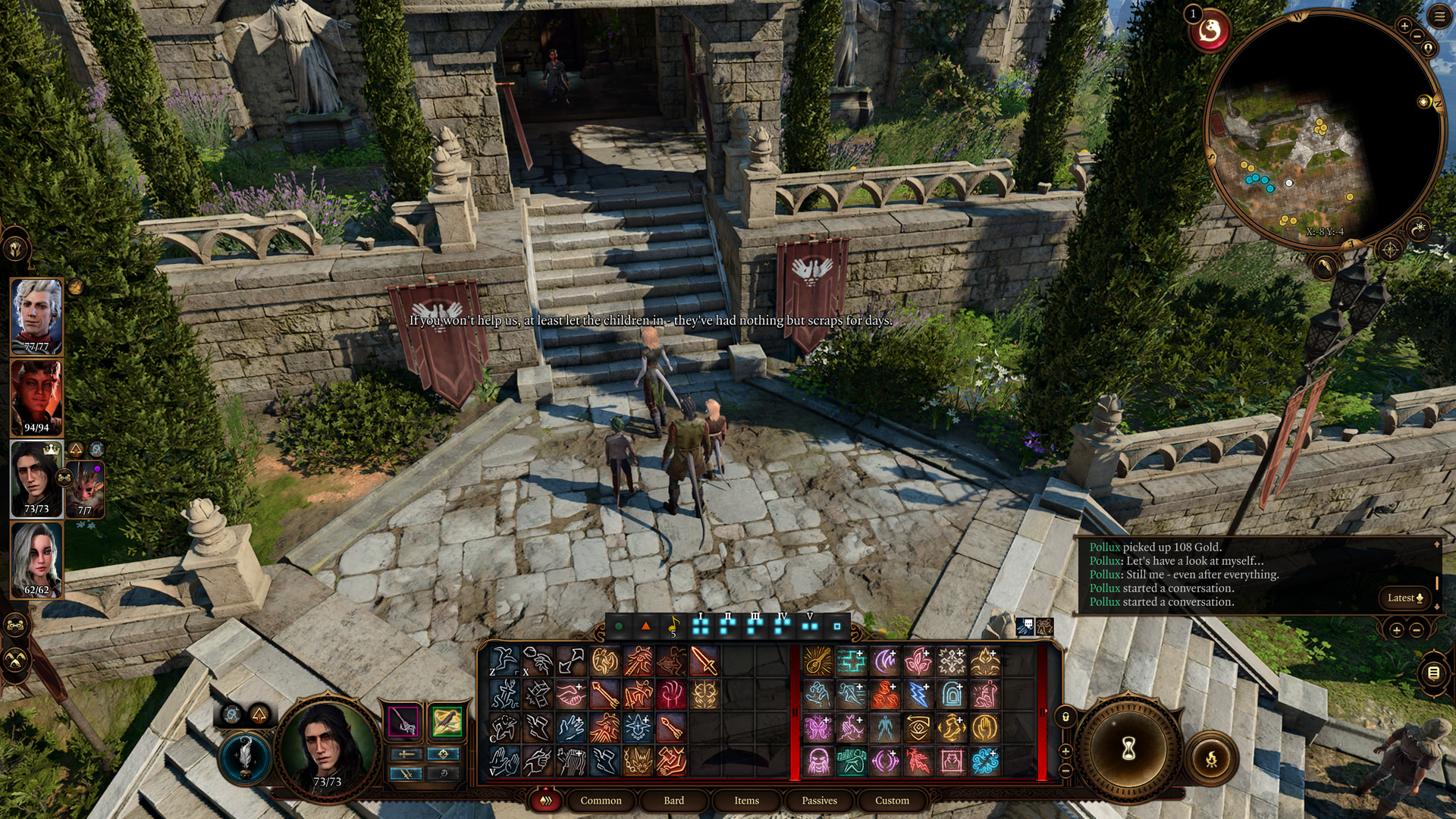The image size is (1456, 819).
Task: Use the red sword attack icon
Action: (x=704, y=661)
